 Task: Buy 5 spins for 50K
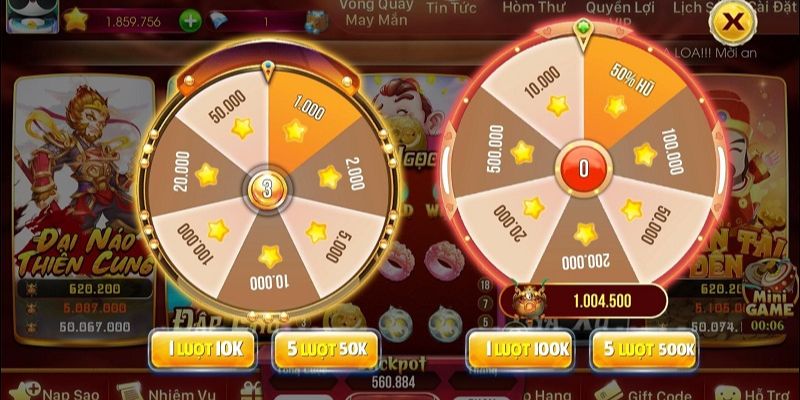click(325, 347)
